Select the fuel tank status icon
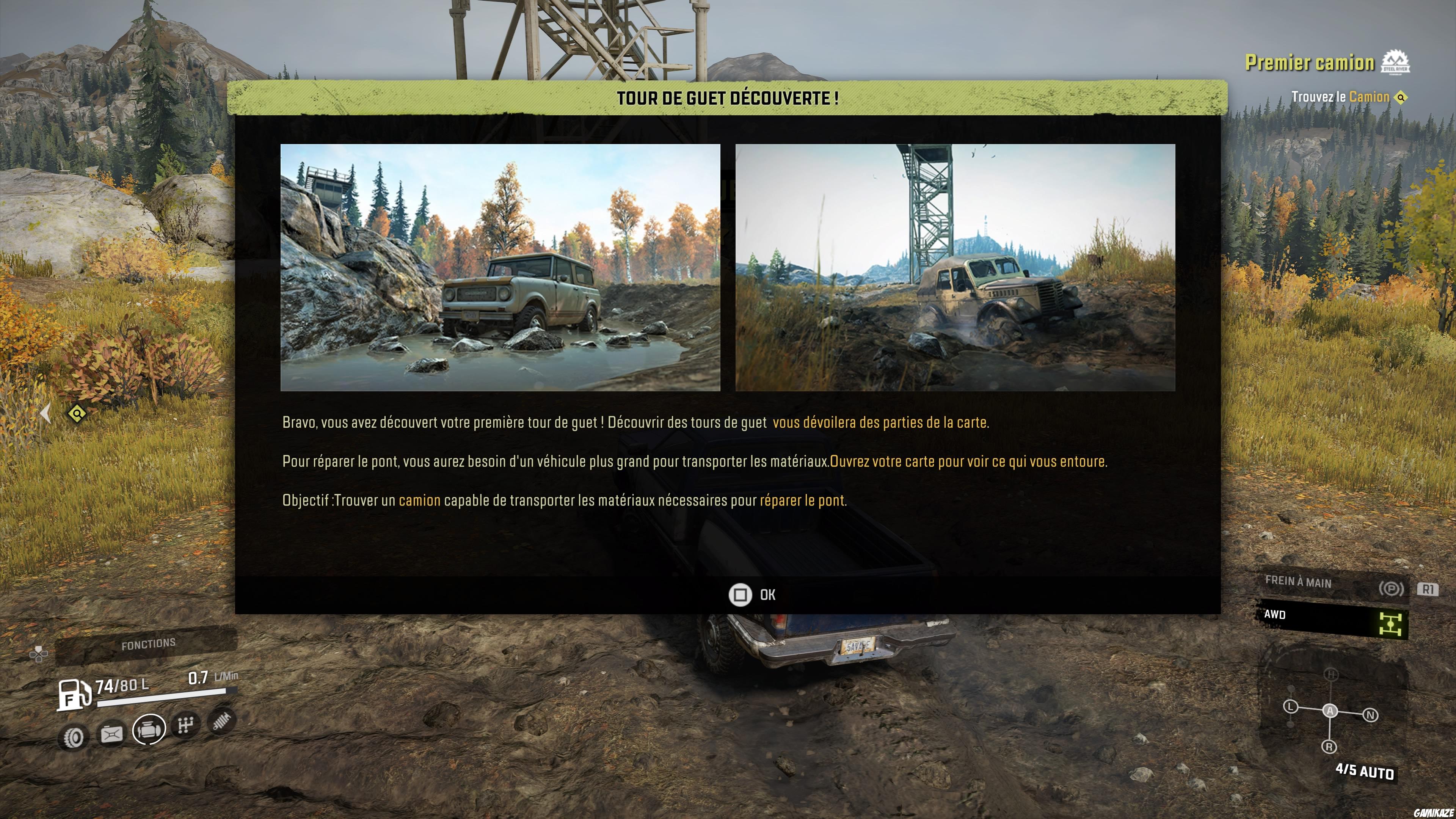Image resolution: width=1456 pixels, height=819 pixels. (x=111, y=734)
